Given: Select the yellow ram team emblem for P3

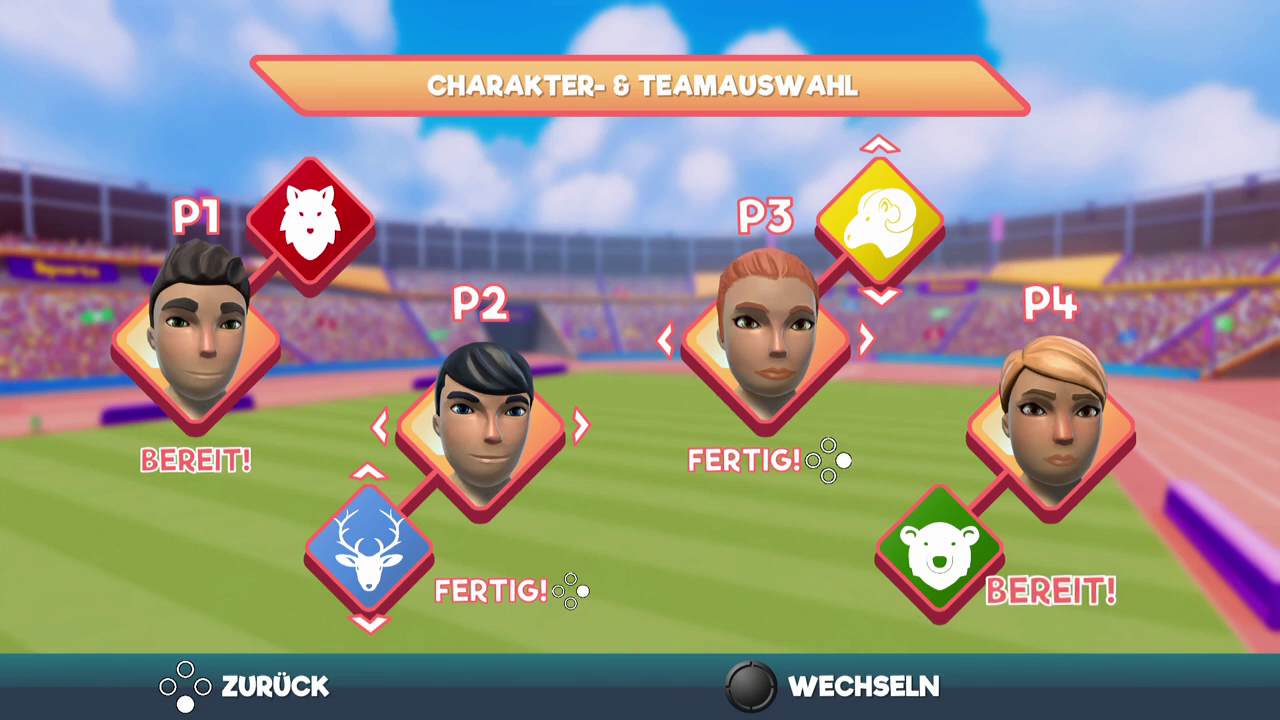Looking at the screenshot, I should click(x=879, y=218).
